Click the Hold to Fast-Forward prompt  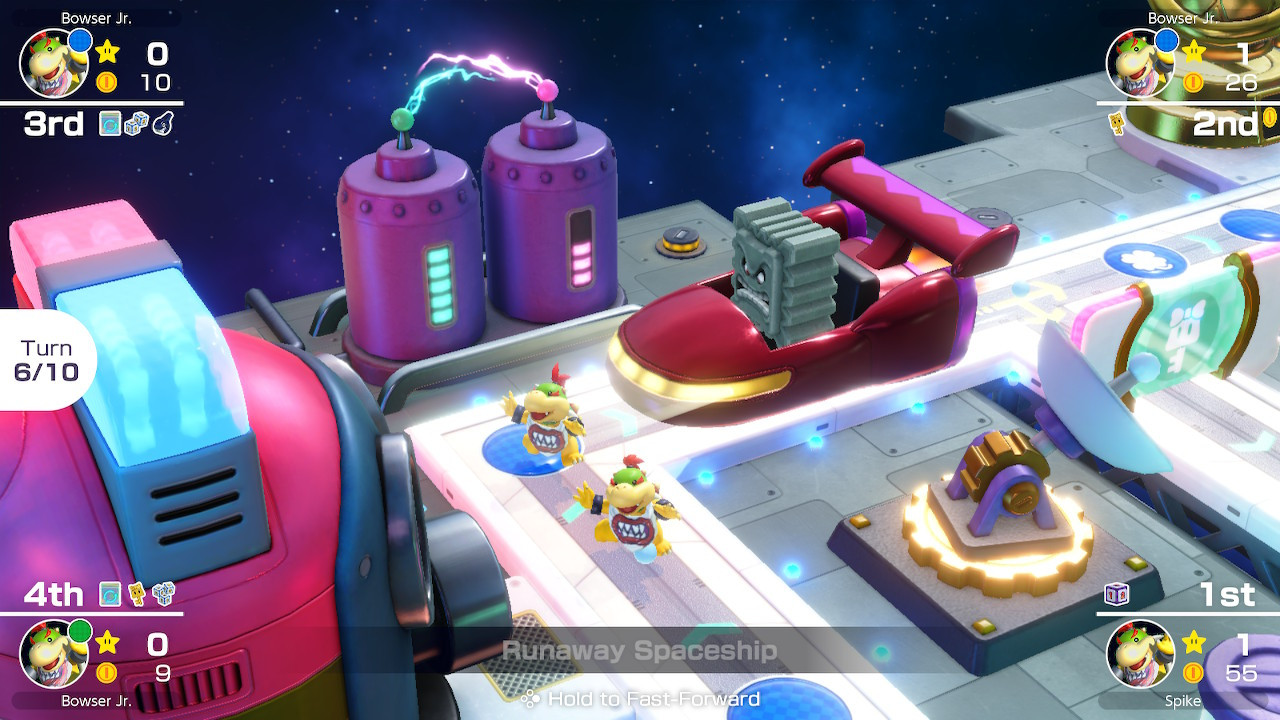click(x=640, y=699)
